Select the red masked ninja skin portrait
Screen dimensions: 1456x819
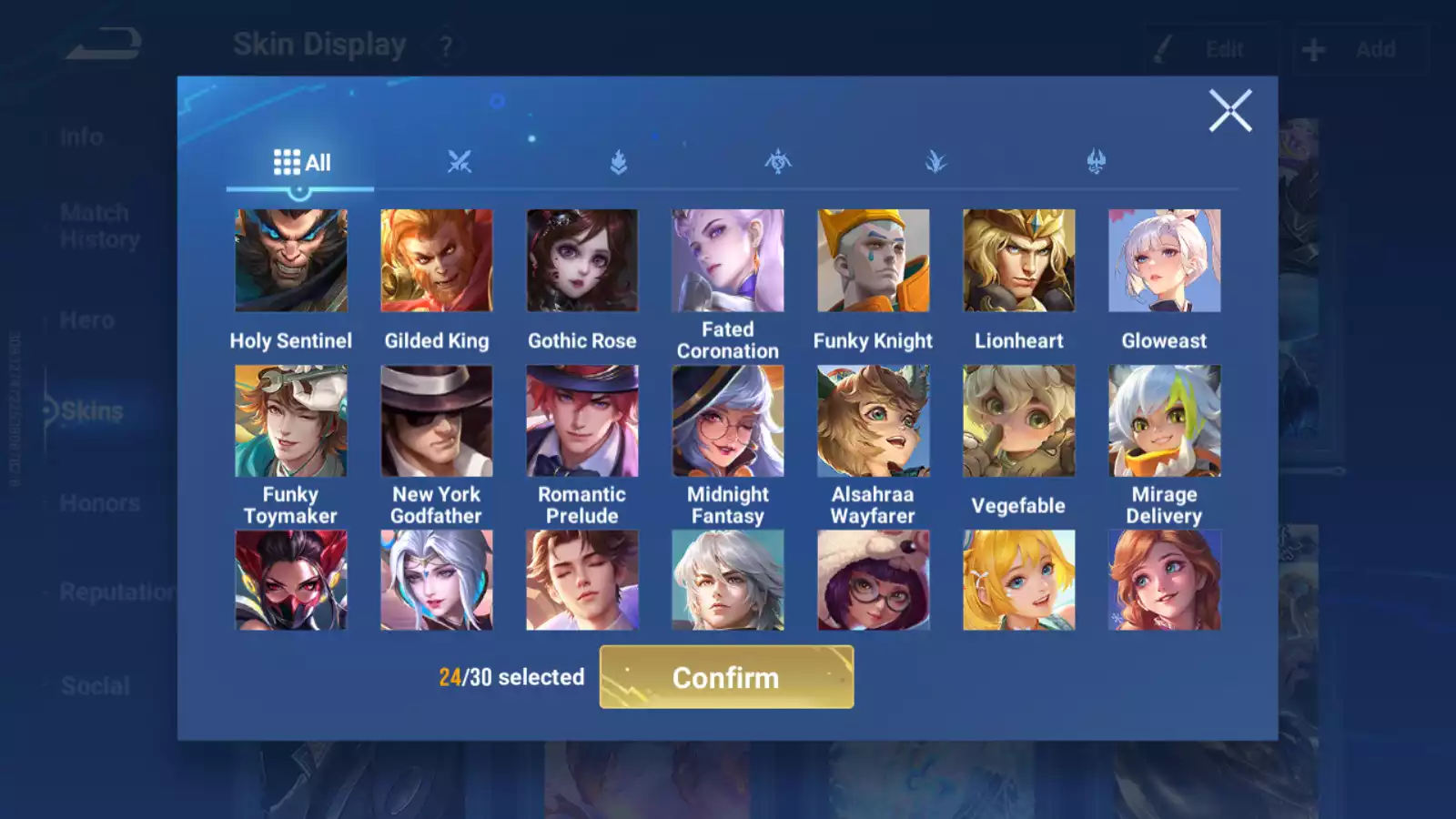(291, 581)
